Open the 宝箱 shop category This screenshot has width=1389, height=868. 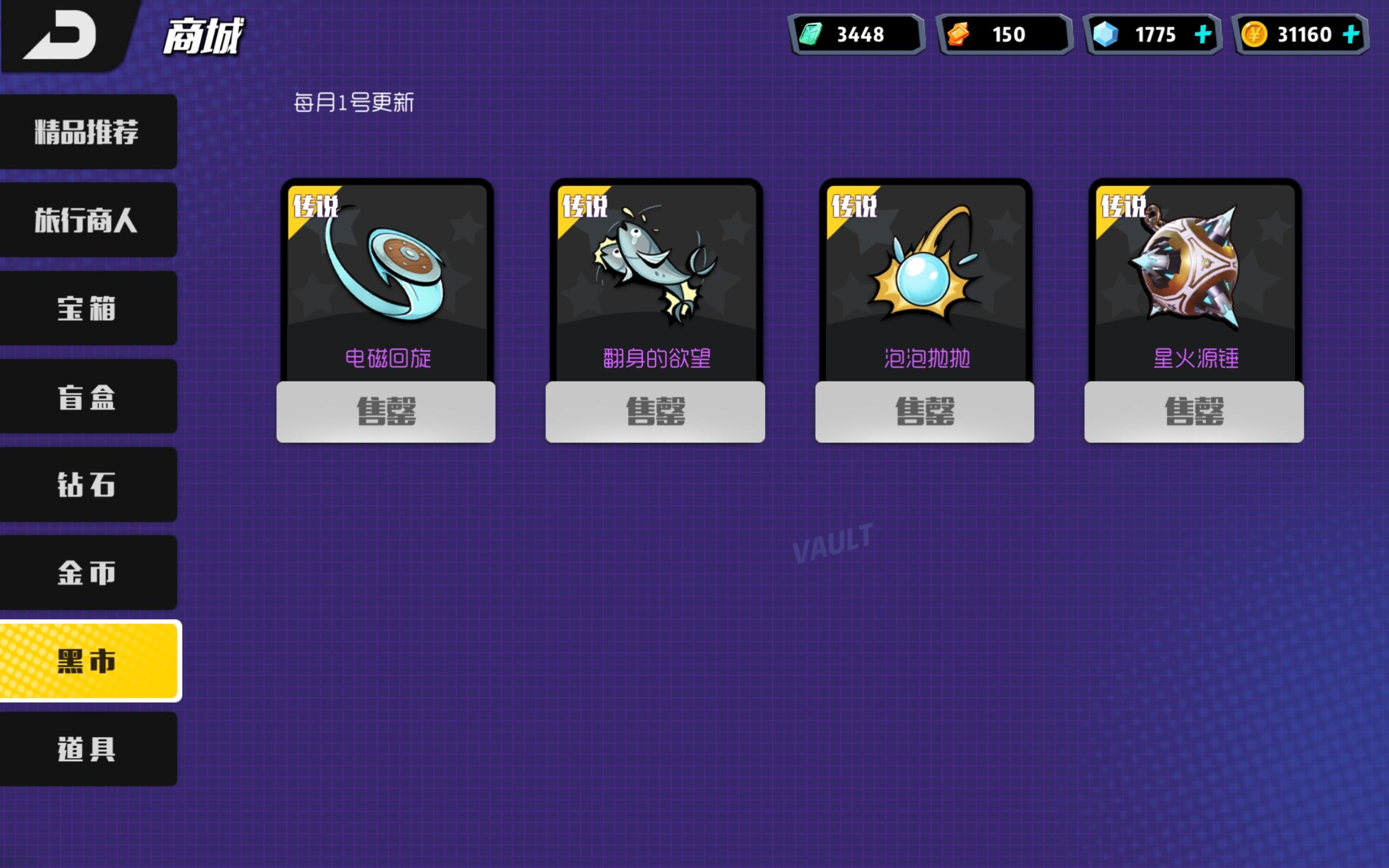click(x=87, y=310)
